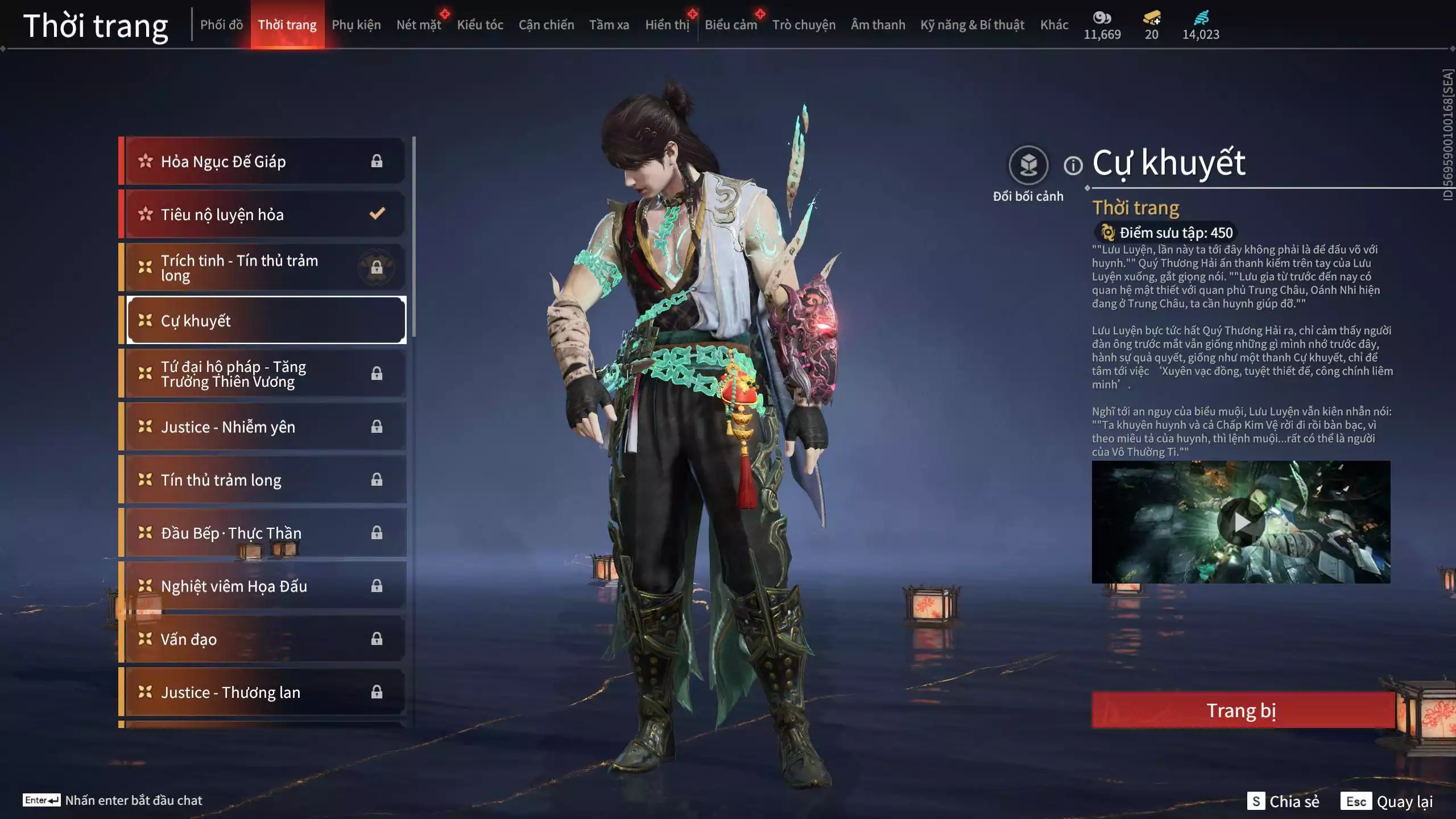Switch to Kiểu tóc category

tap(480, 25)
